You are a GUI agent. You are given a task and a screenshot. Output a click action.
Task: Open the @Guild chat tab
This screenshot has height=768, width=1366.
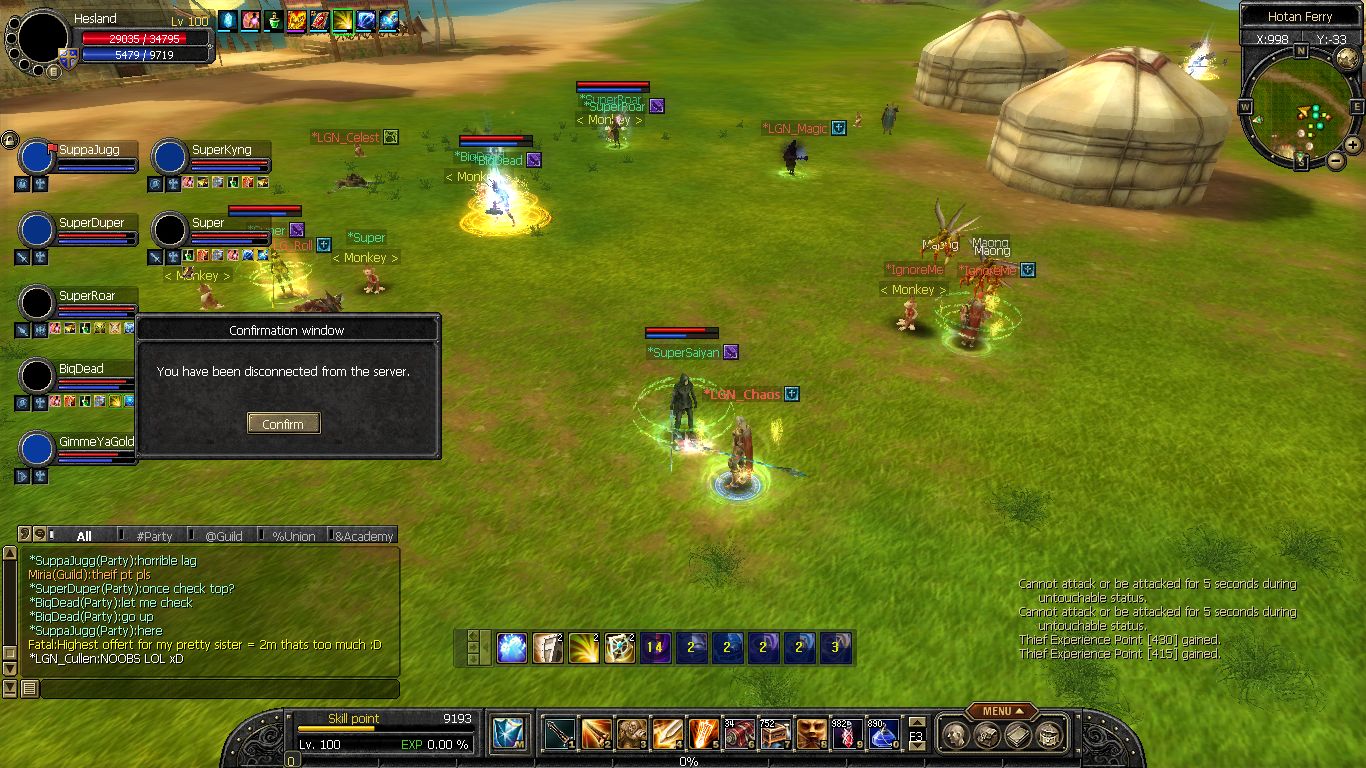click(x=224, y=536)
